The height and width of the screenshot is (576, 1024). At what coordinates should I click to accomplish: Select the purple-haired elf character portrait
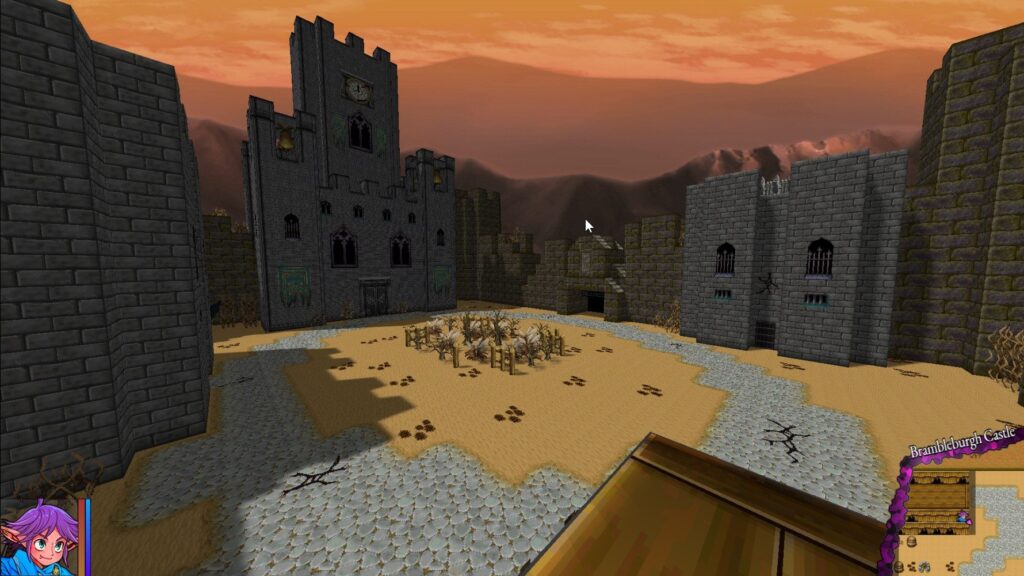point(38,540)
